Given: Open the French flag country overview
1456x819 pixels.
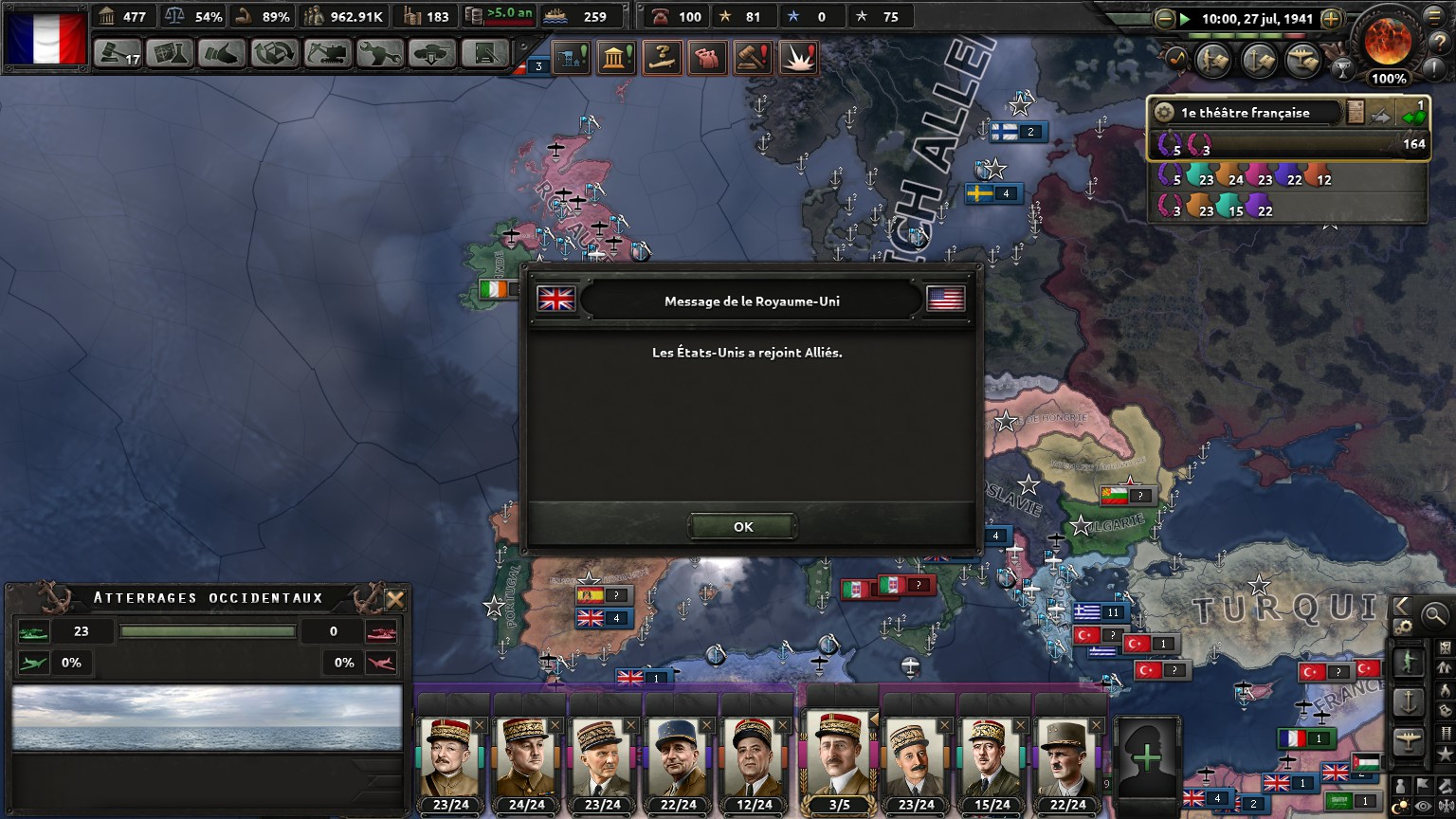Looking at the screenshot, I should tap(45, 38).
